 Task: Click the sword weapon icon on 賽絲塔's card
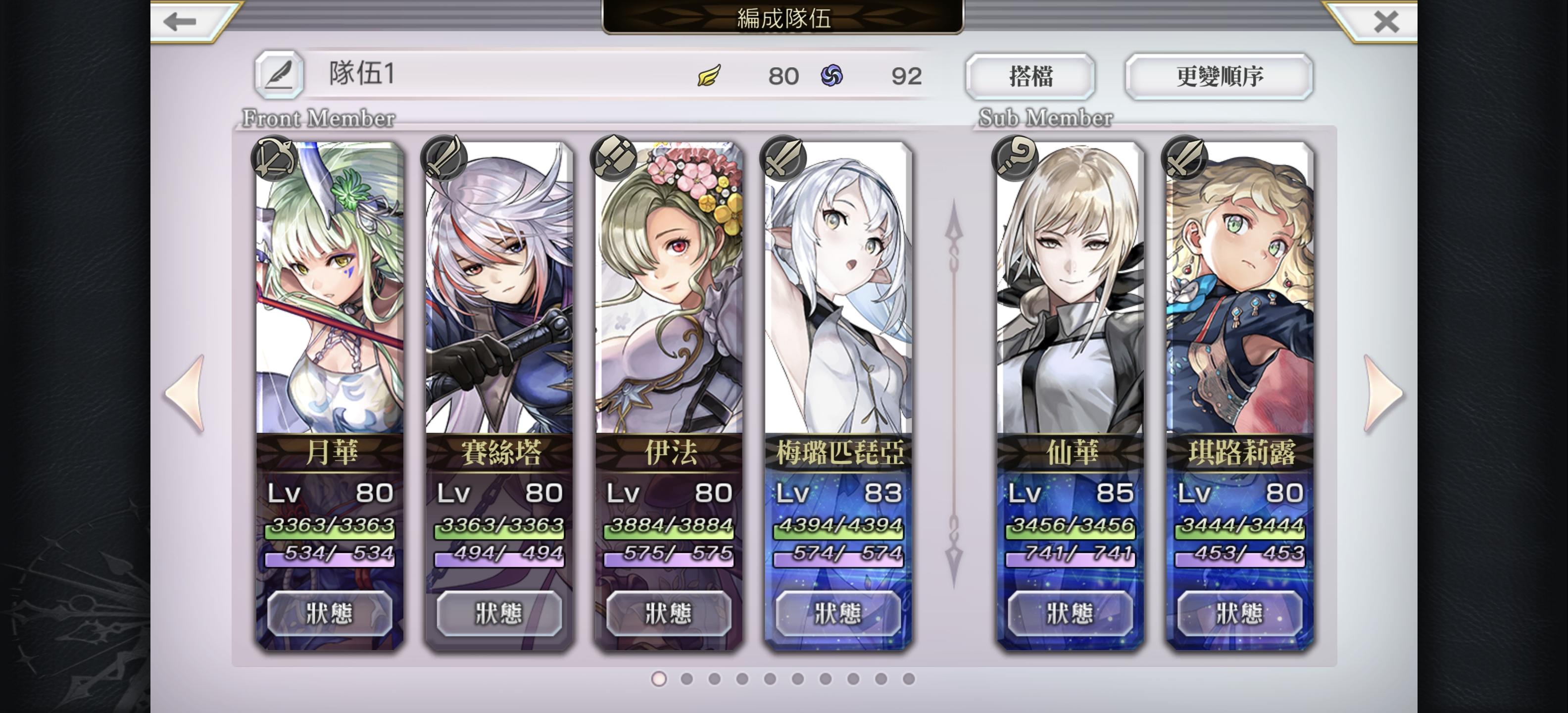444,159
